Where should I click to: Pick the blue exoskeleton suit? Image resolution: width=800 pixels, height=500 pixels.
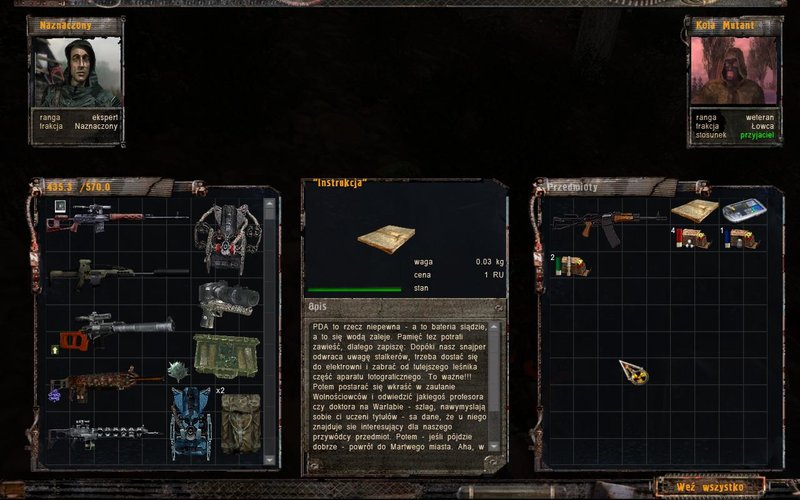pos(190,421)
